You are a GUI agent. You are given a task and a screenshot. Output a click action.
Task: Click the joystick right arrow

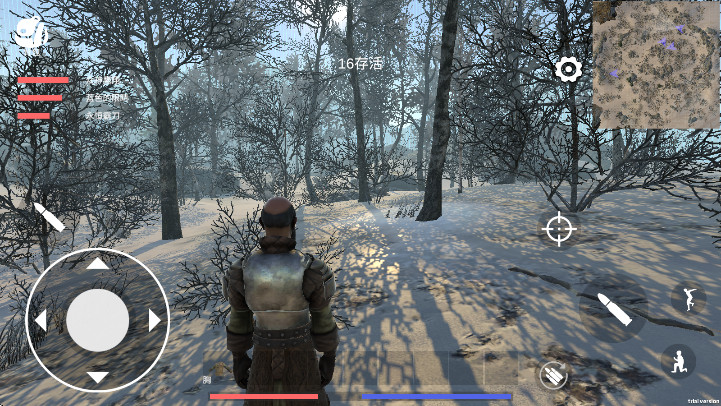tap(155, 321)
